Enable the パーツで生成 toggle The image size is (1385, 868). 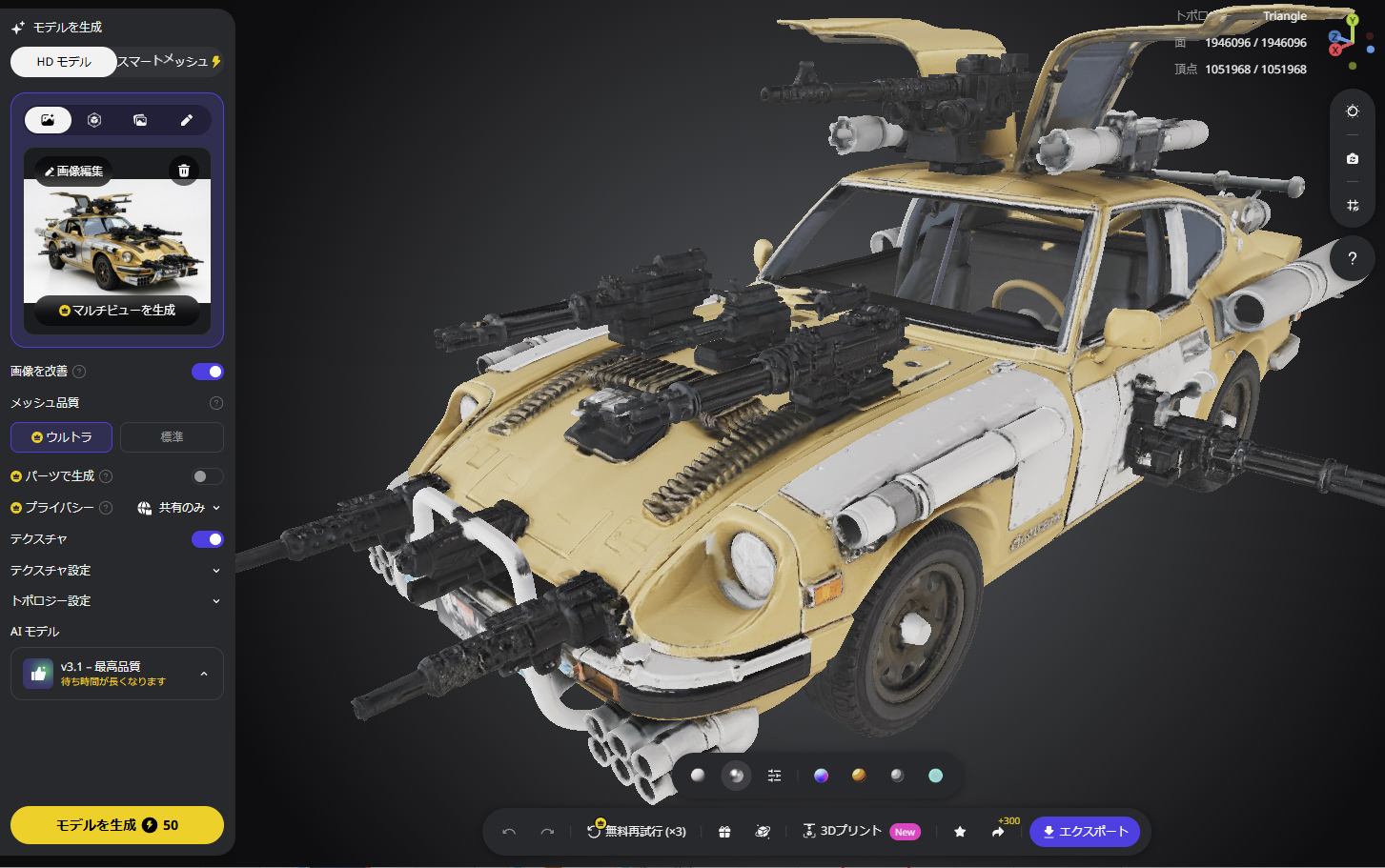[207, 476]
